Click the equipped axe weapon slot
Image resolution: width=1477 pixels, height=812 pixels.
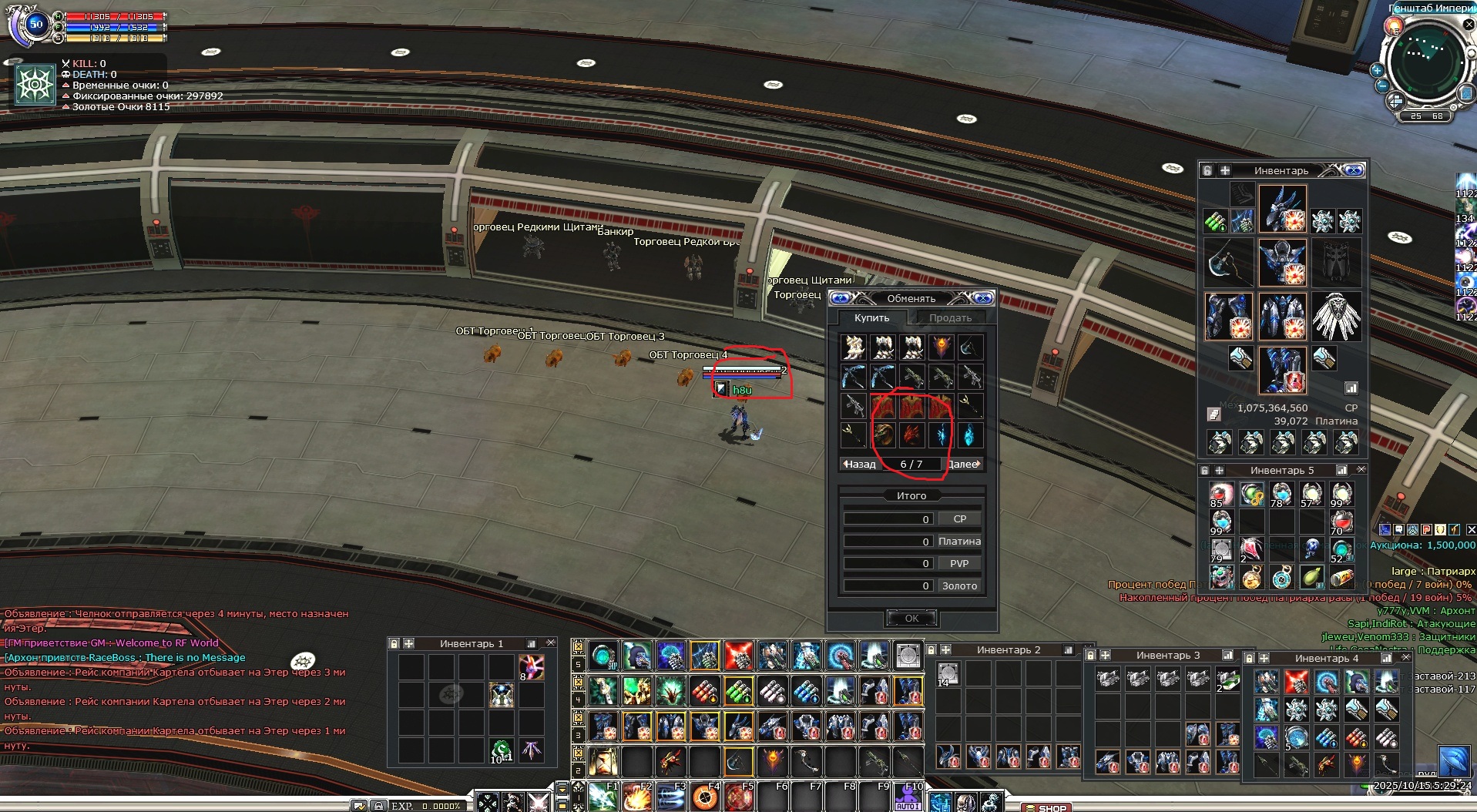pyautogui.click(x=1228, y=262)
